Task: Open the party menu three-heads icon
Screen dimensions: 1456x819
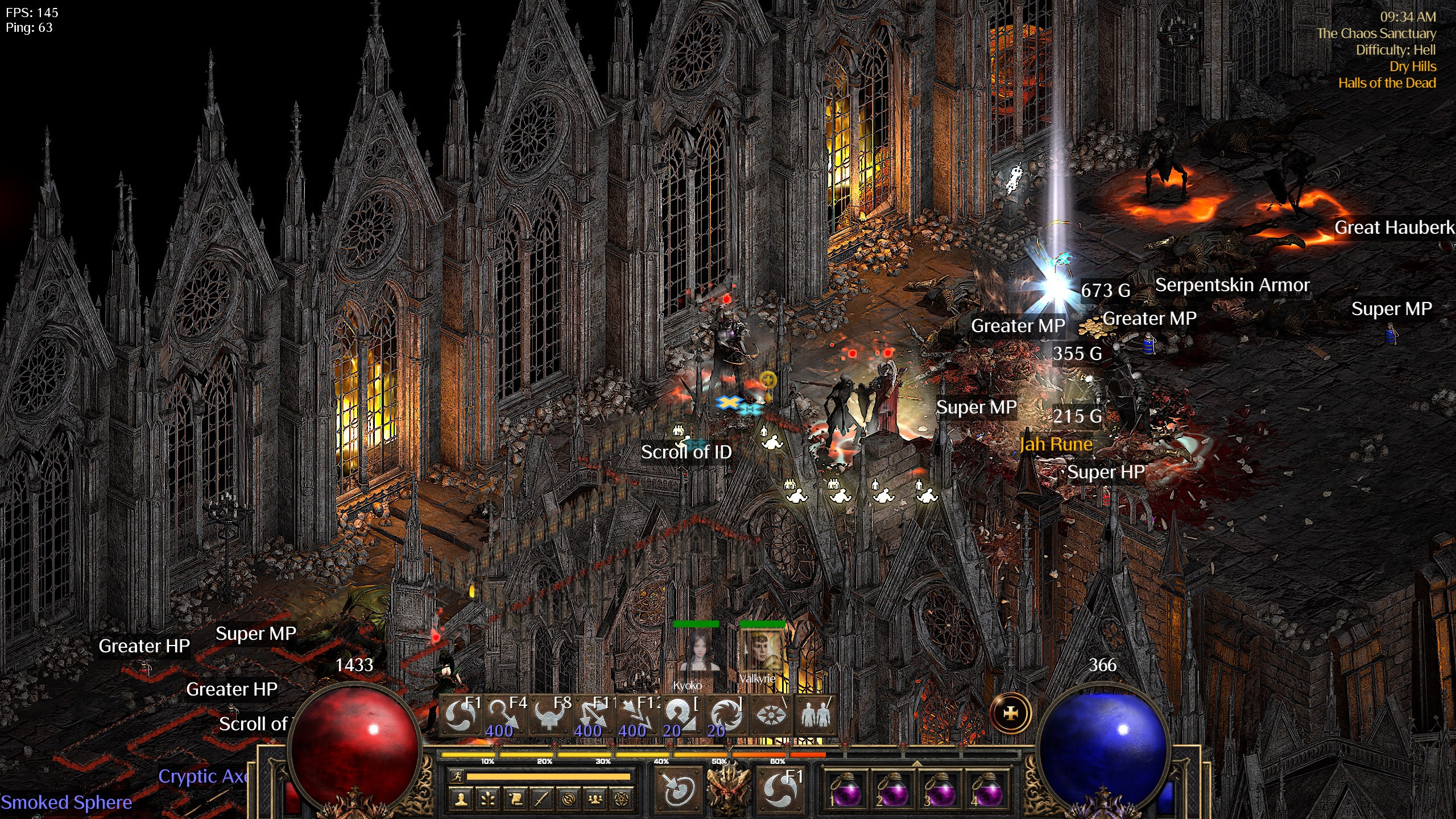Action: point(595,800)
